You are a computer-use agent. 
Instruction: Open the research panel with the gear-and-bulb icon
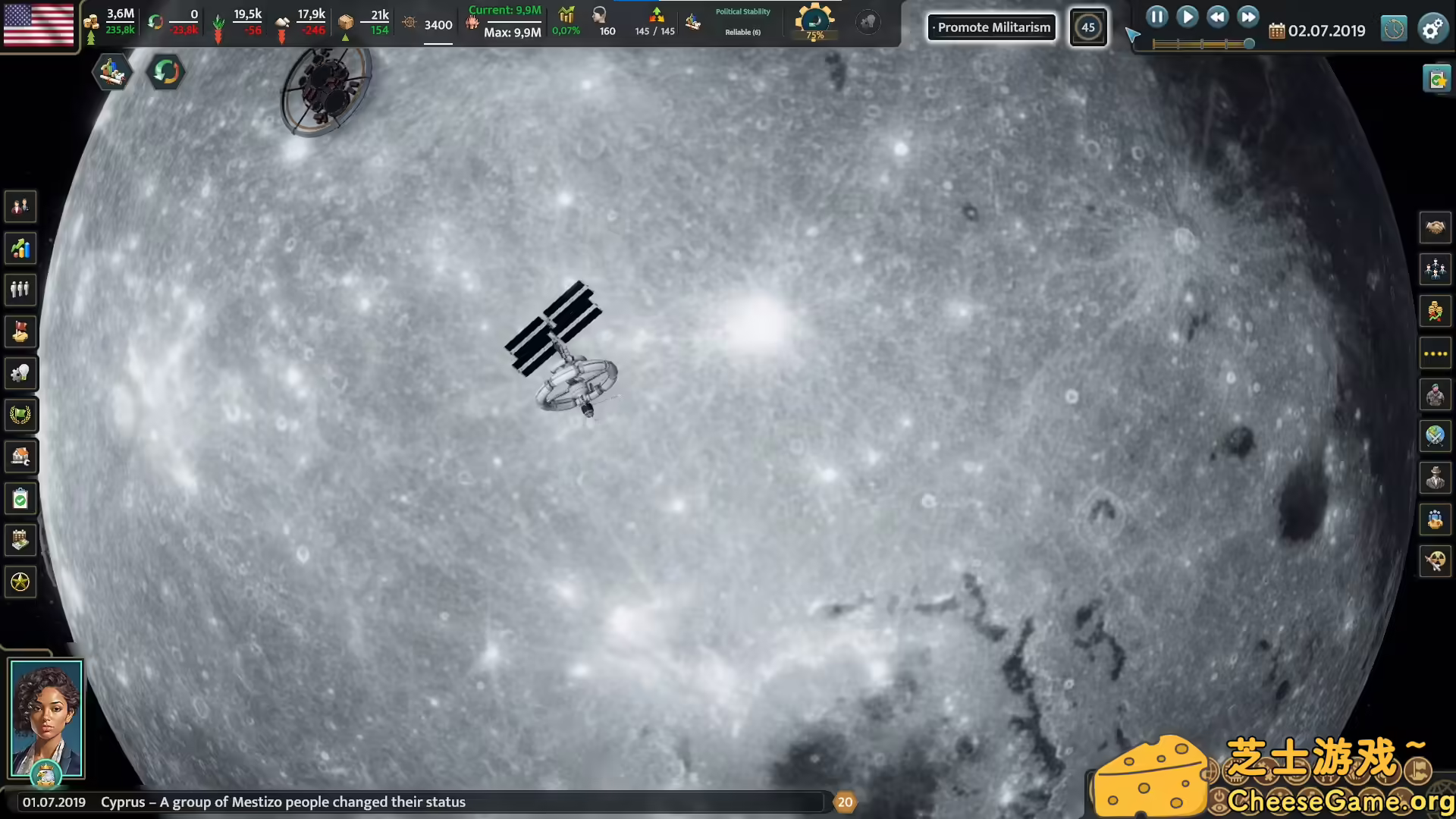click(20, 373)
